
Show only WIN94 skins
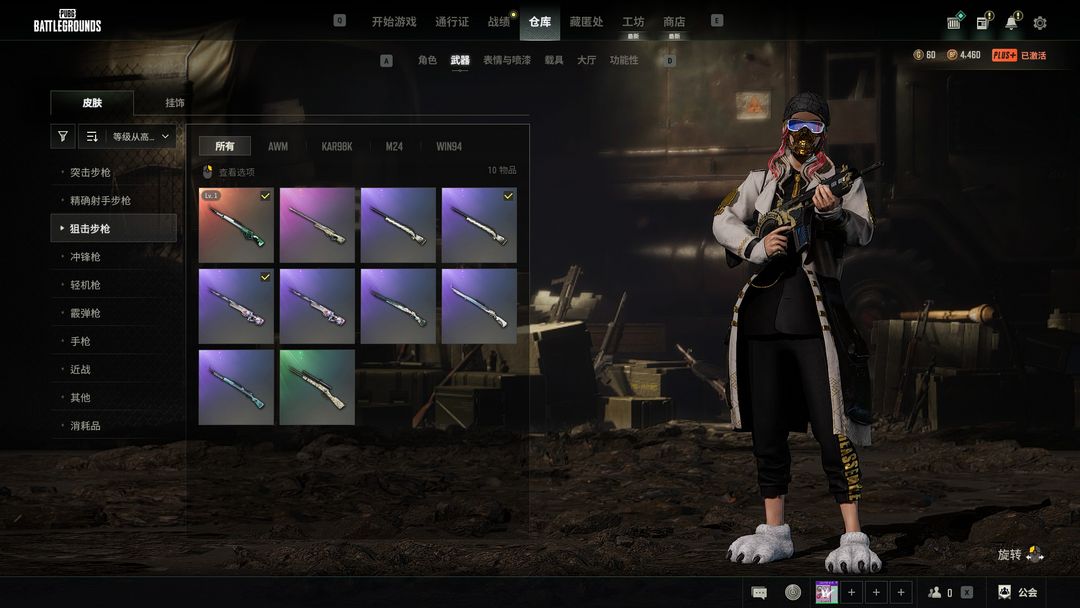click(449, 146)
